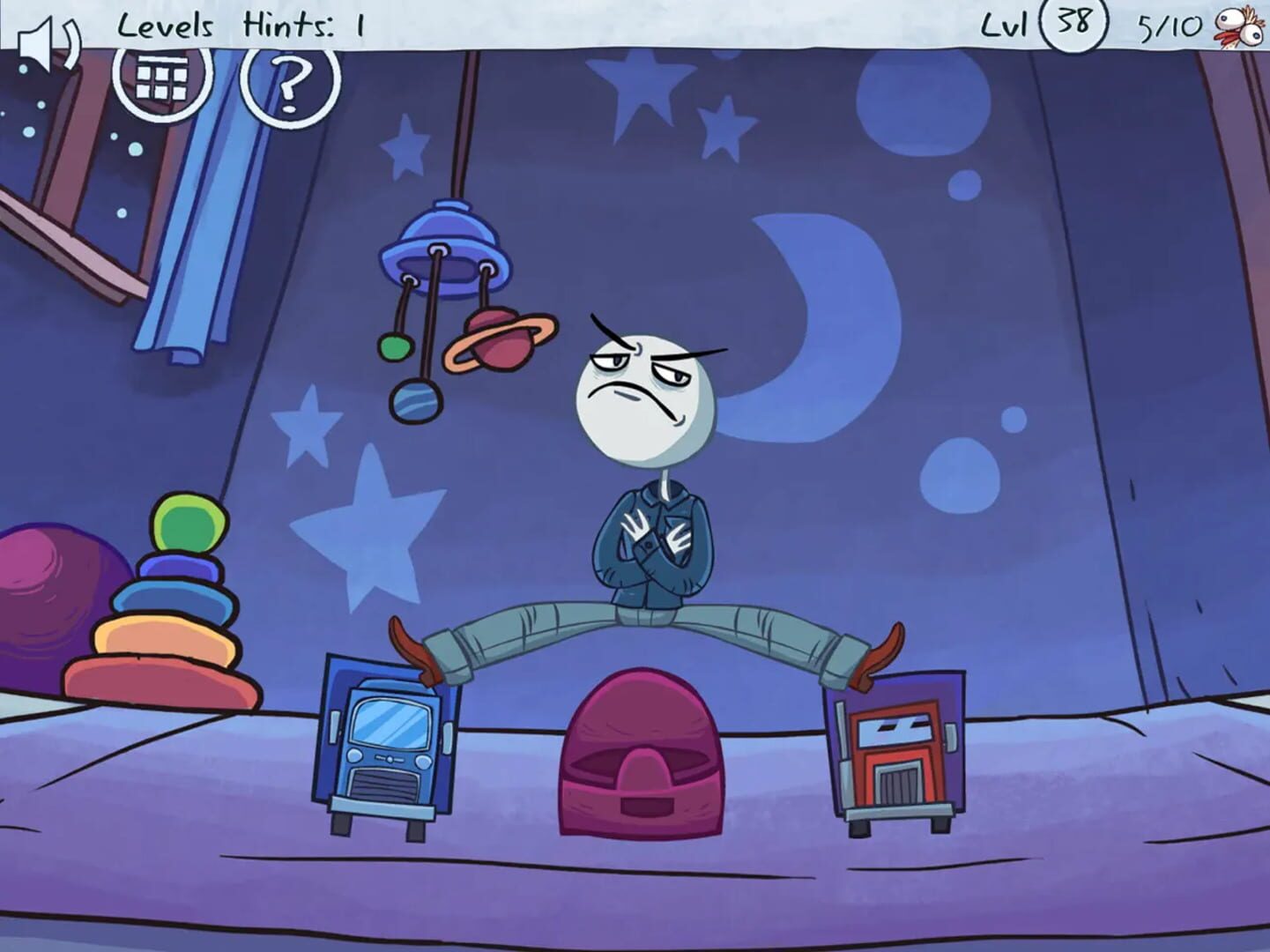Image resolution: width=1270 pixels, height=952 pixels.
Task: Click the troll face character
Action: (x=648, y=388)
